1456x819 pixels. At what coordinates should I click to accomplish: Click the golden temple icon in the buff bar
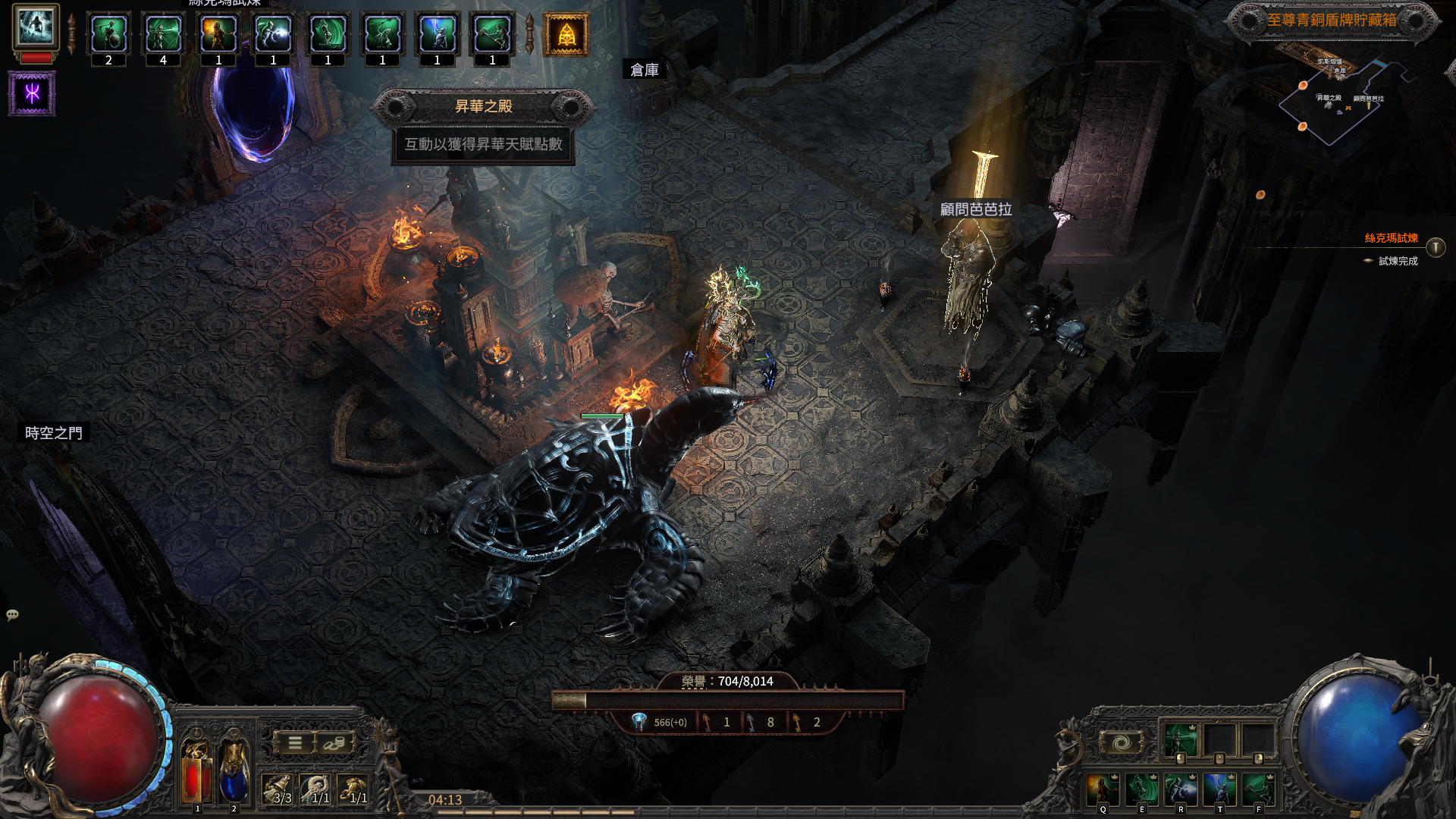(566, 35)
